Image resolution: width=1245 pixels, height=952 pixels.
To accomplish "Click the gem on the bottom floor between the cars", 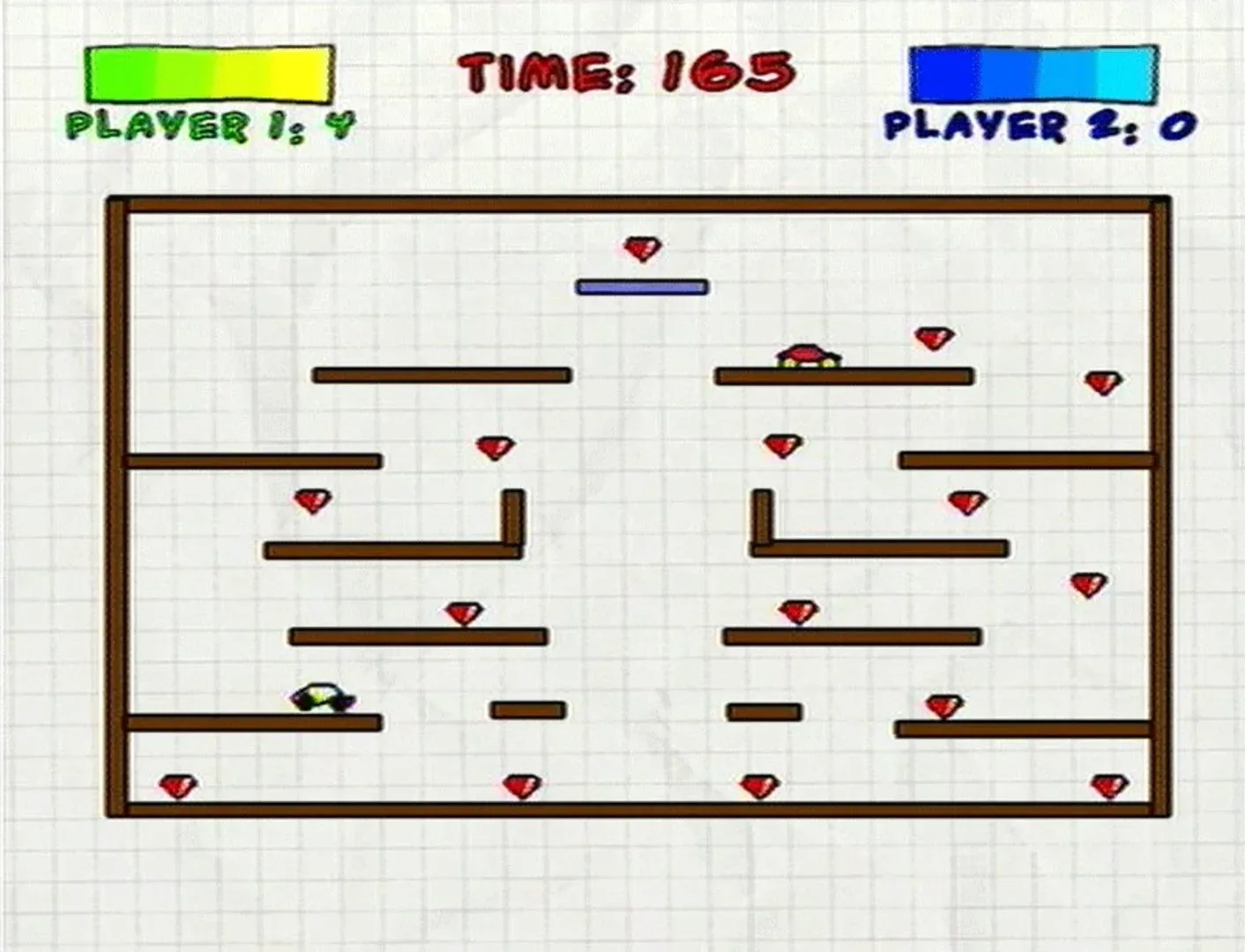I will (x=520, y=785).
